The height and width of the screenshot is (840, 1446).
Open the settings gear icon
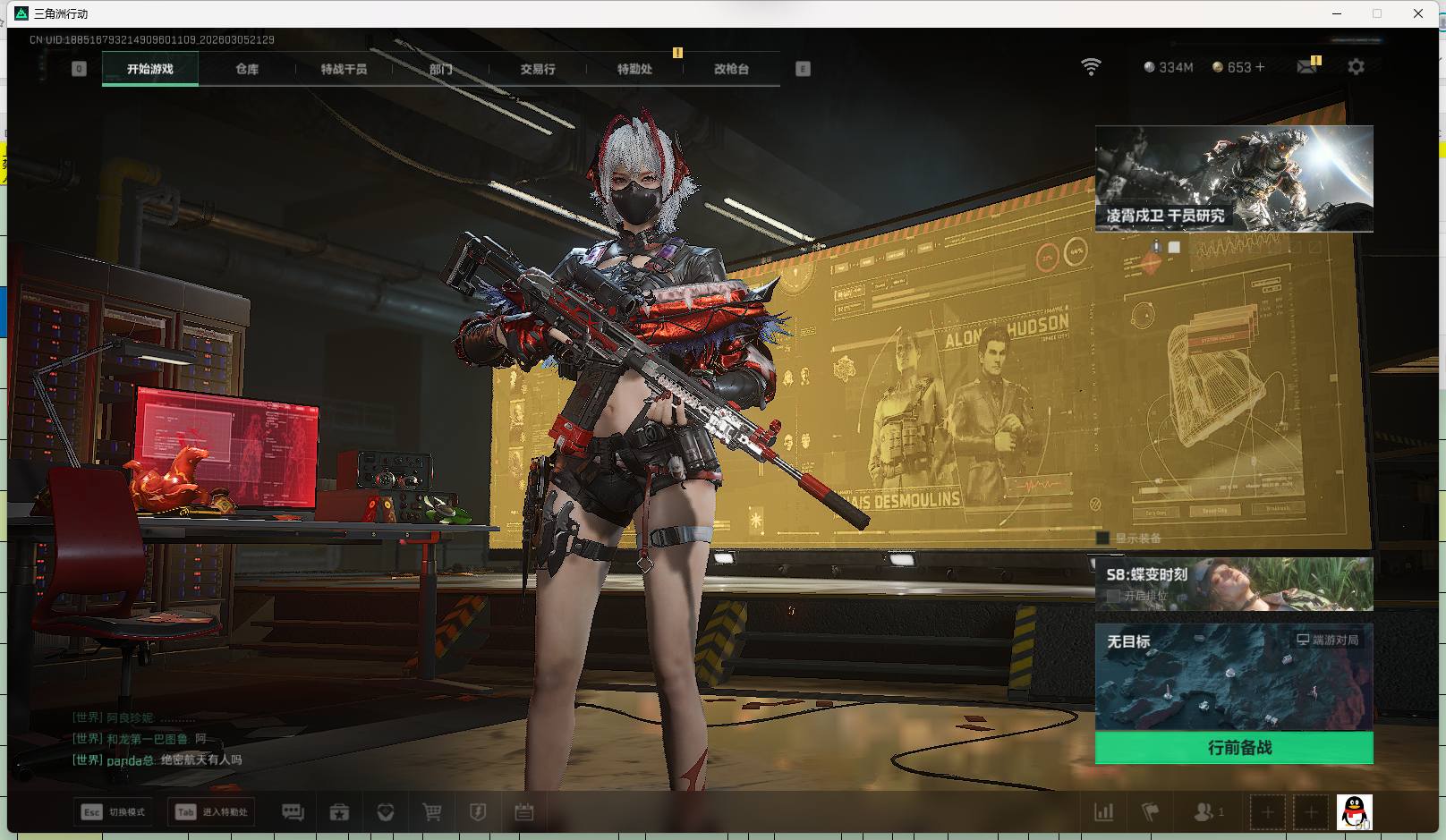tap(1356, 67)
